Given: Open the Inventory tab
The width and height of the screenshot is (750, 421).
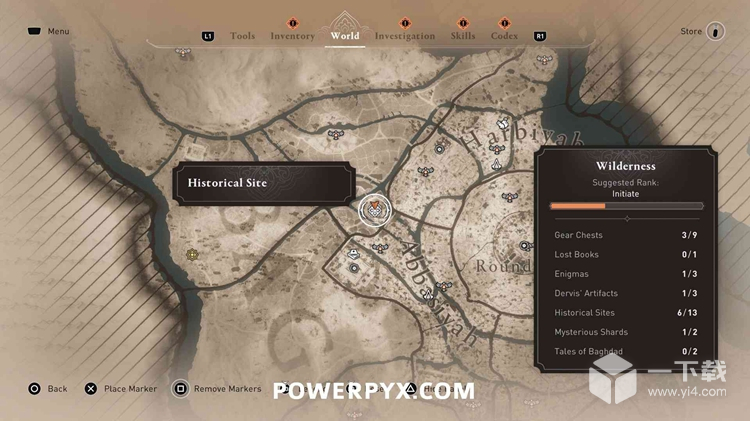Looking at the screenshot, I should [292, 36].
